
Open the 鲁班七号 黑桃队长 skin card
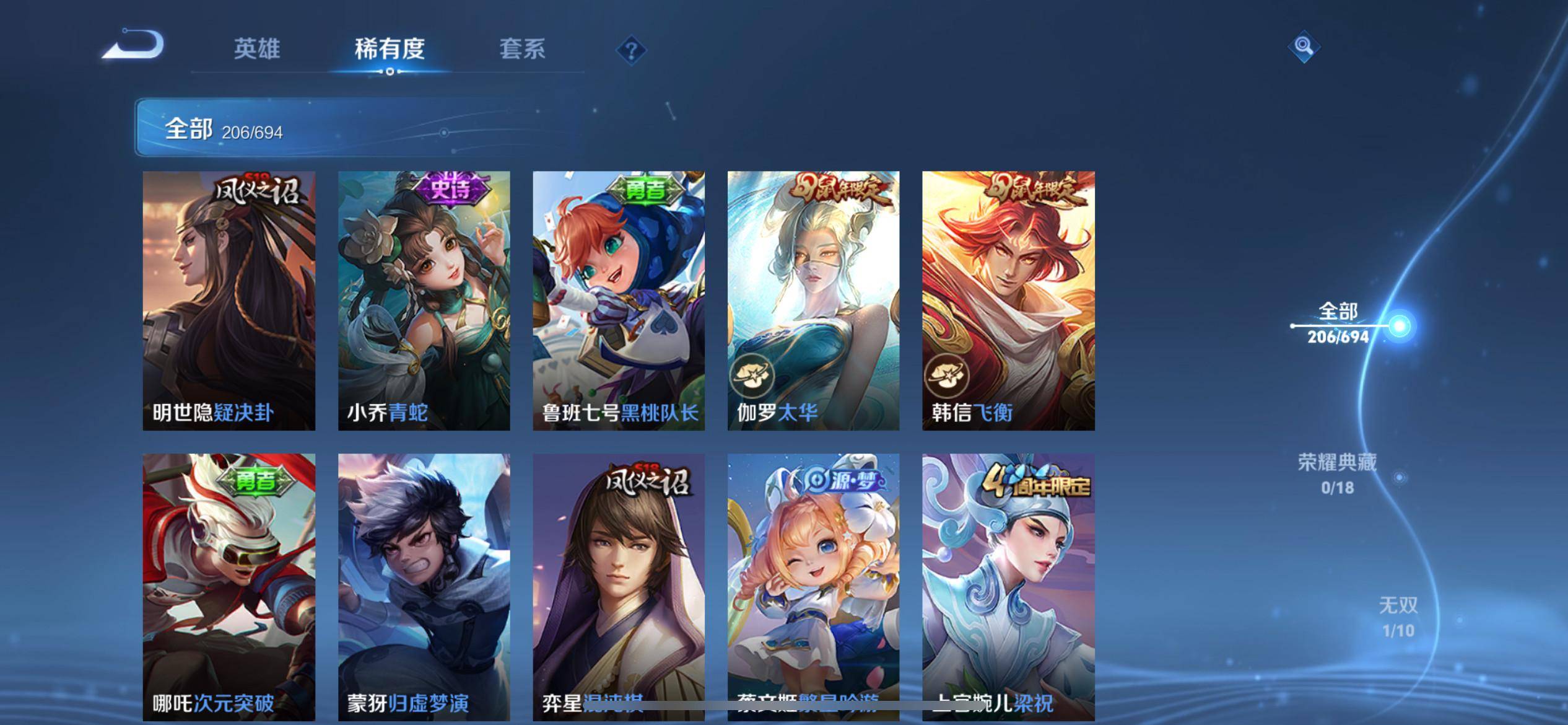coord(619,301)
